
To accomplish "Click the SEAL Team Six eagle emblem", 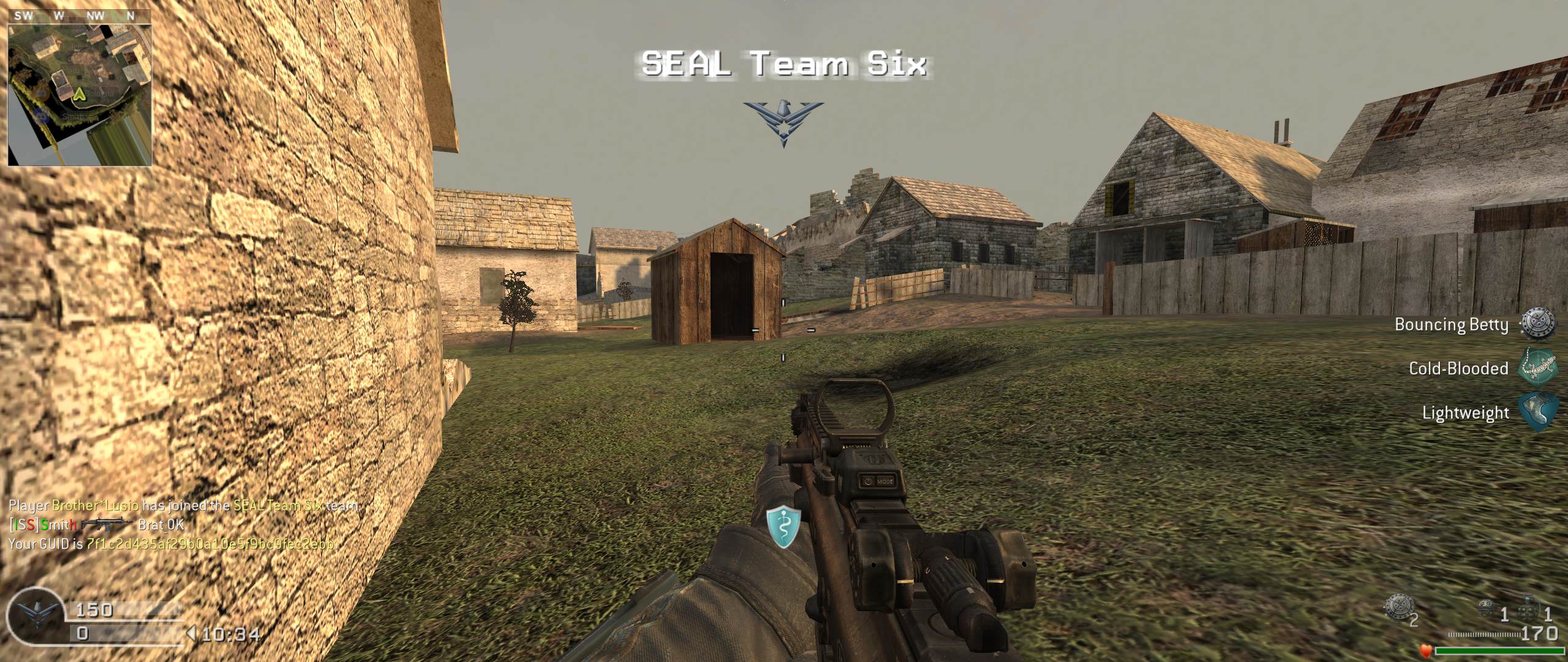I will 783,123.
